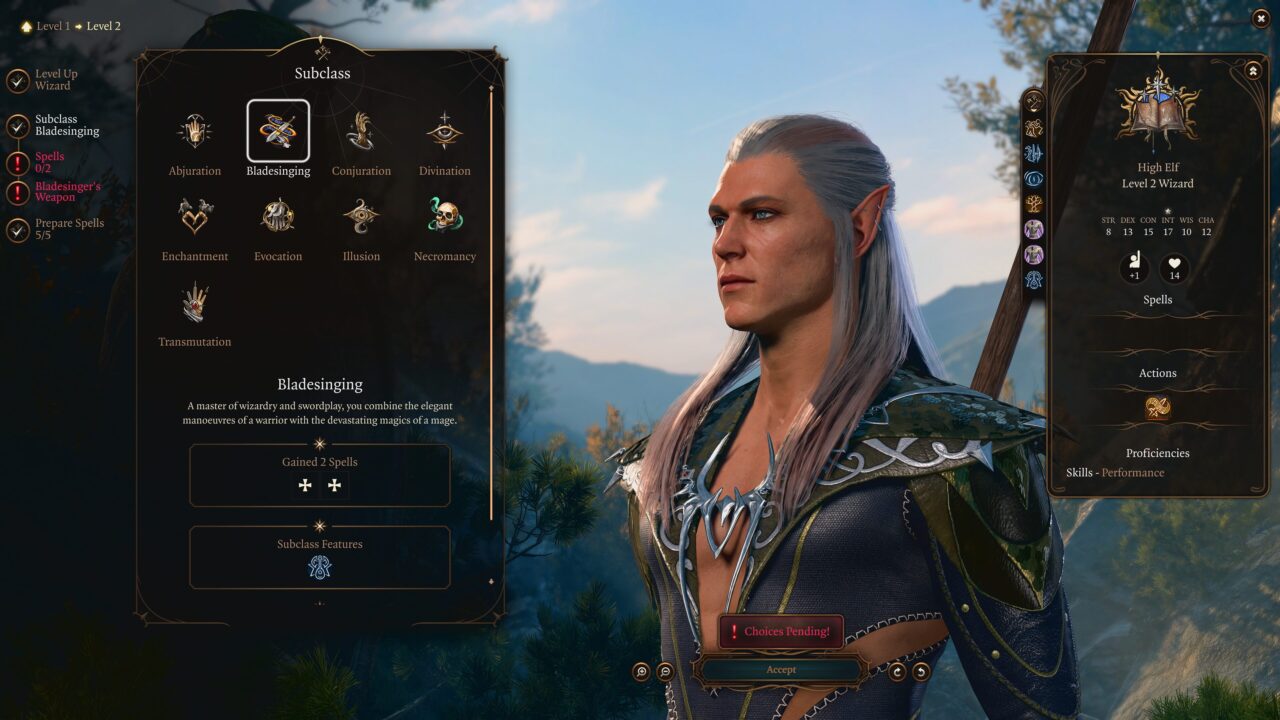1280x720 pixels.
Task: Select the Divination subclass icon
Action: click(x=444, y=130)
